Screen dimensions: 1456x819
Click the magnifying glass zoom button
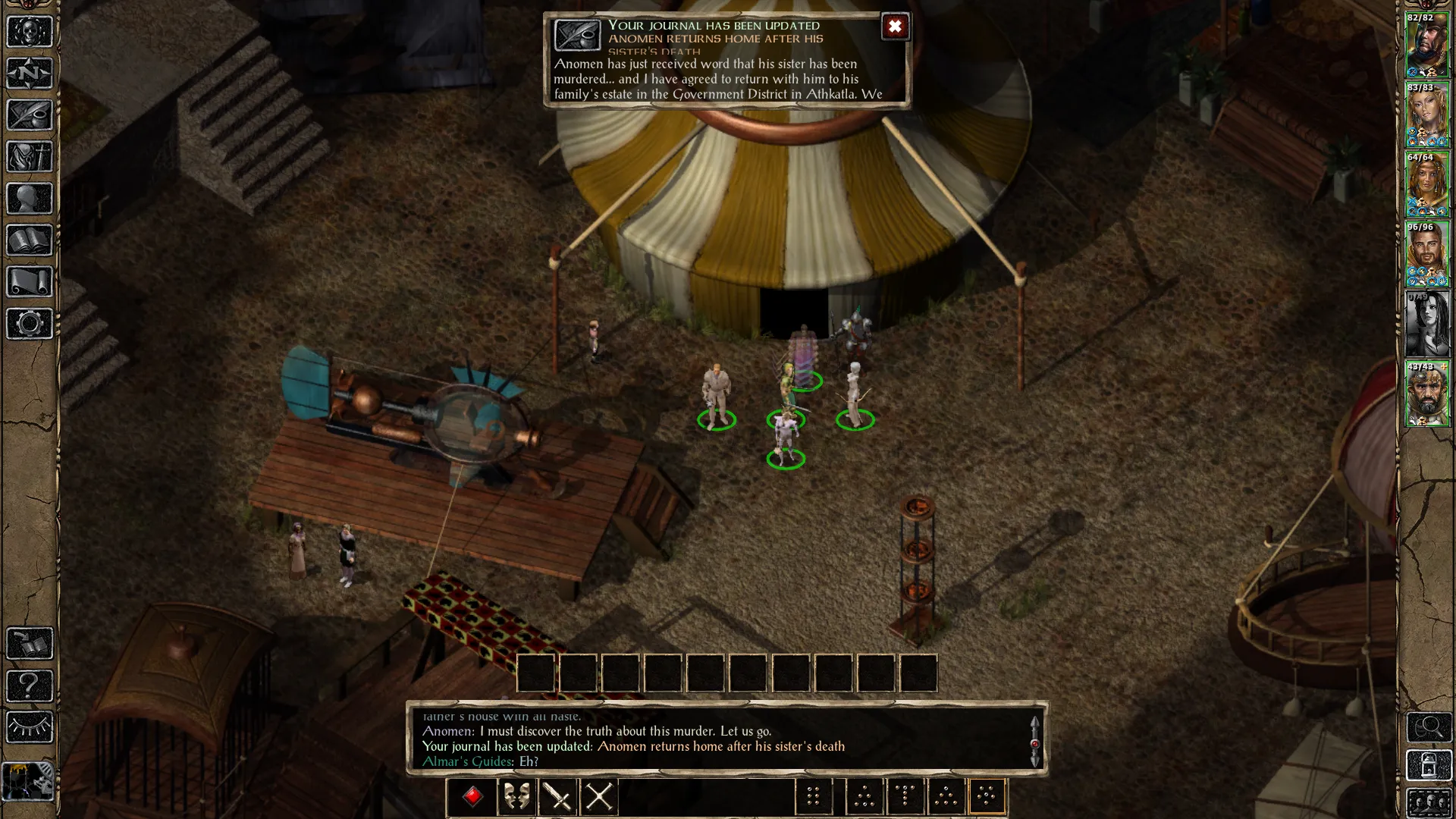coord(1429,727)
